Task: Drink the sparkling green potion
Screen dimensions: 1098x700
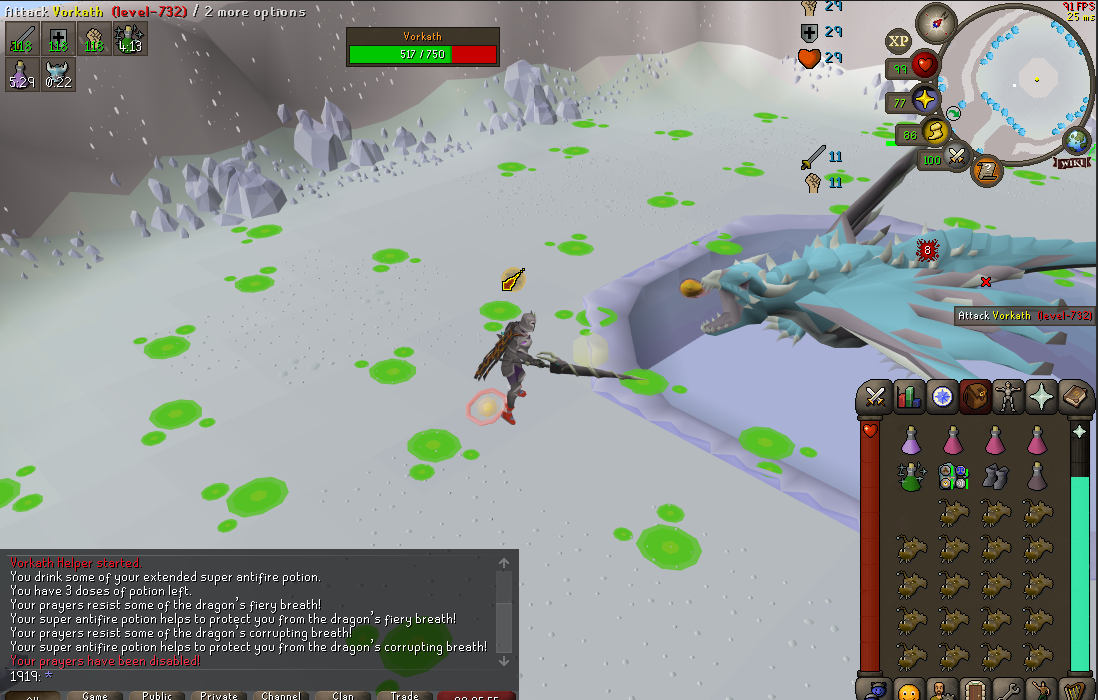Action: pos(910,476)
